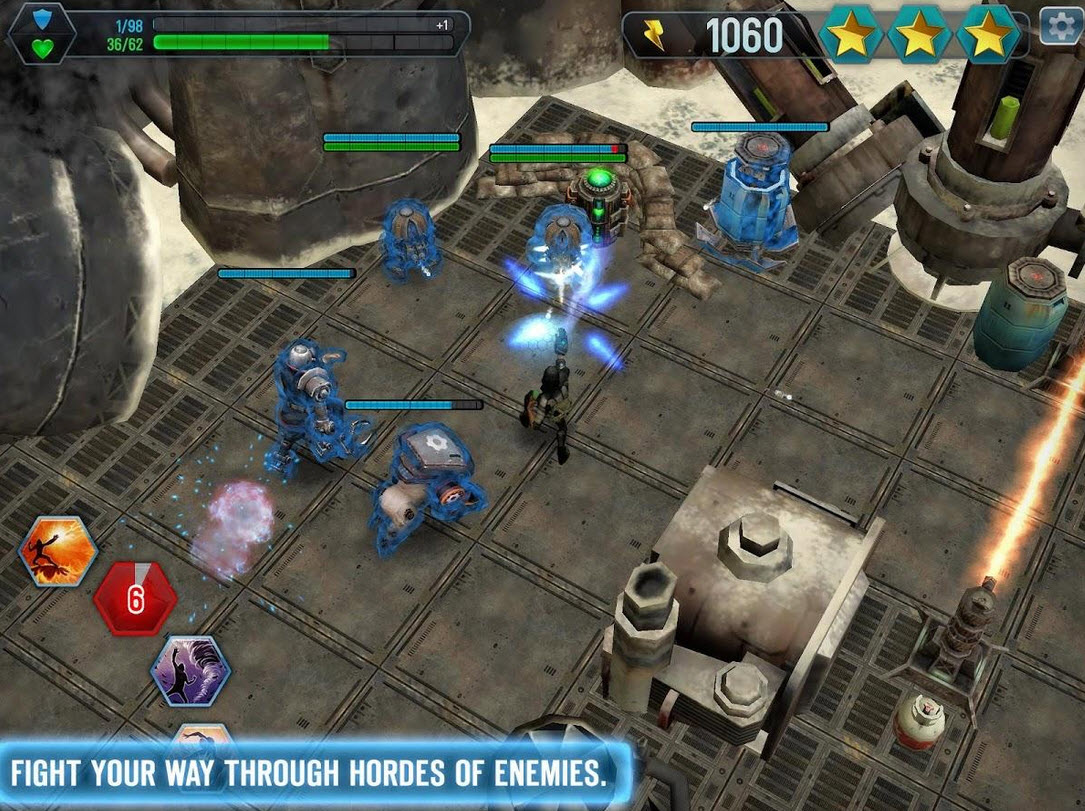Tap the red hexagon cooldown ability showing 6
The image size is (1085, 811).
coord(135,599)
